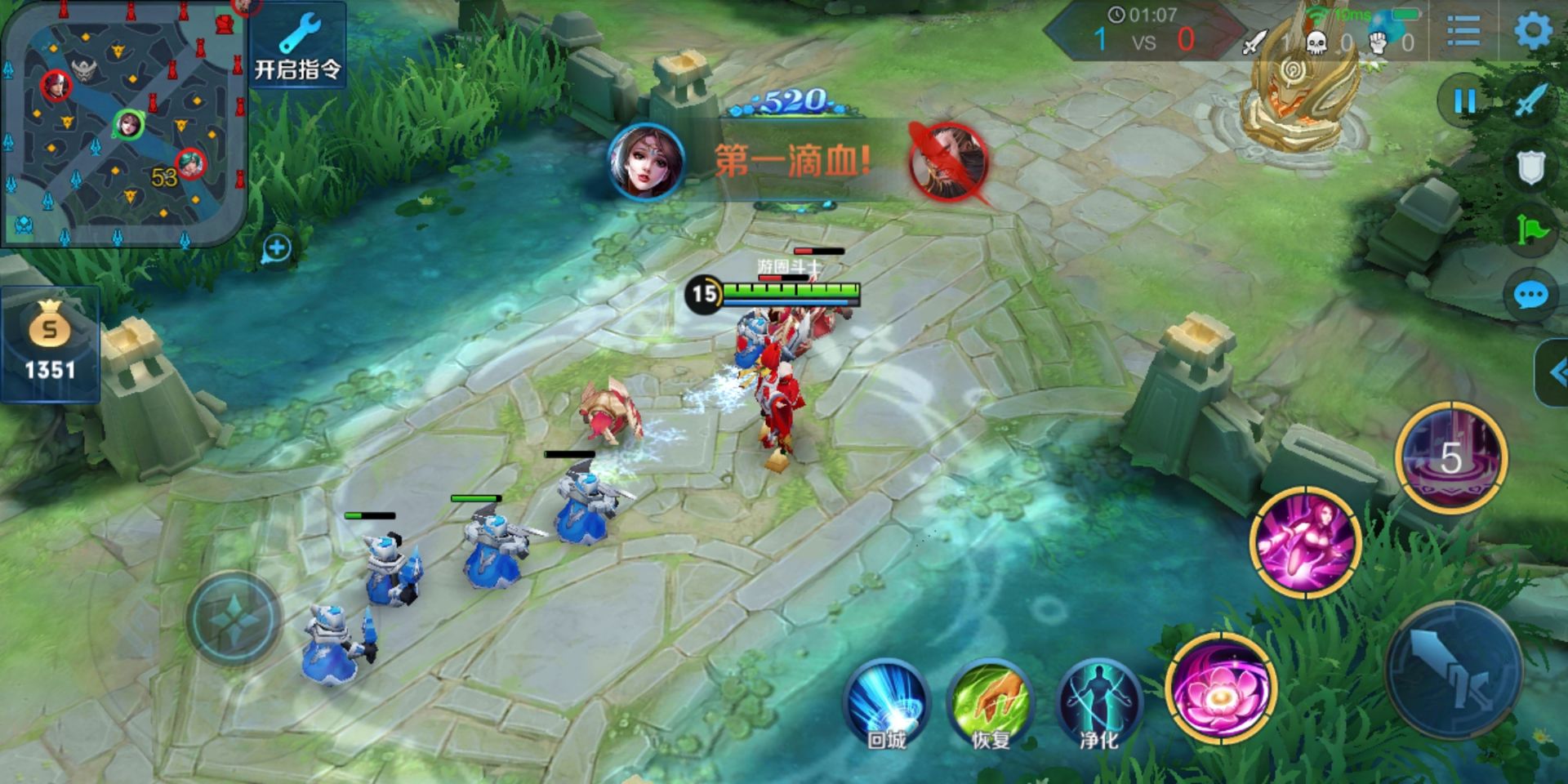Open the blue chat bubble messages

(1531, 296)
